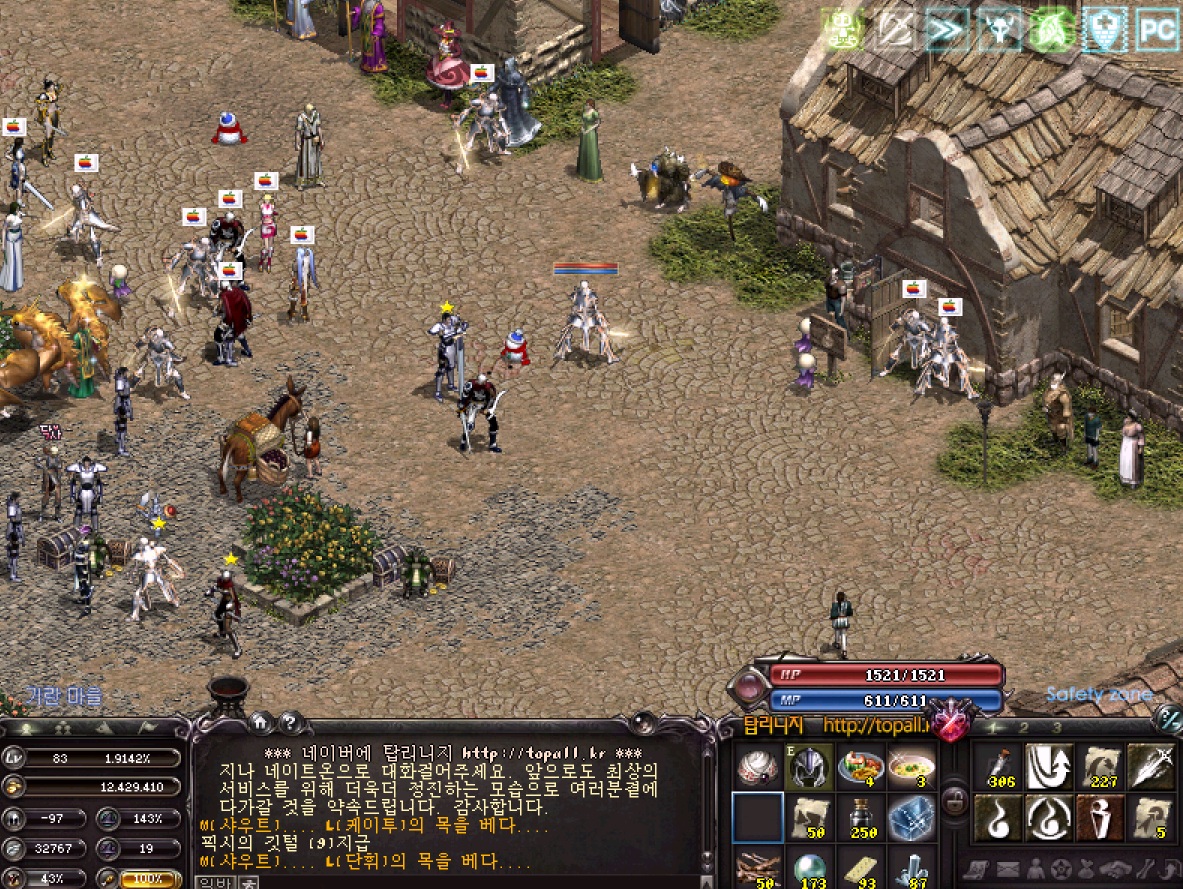Screen dimensions: 1183x889
Task: Toggle the padlock between inventory and skills
Action: pyautogui.click(x=955, y=800)
